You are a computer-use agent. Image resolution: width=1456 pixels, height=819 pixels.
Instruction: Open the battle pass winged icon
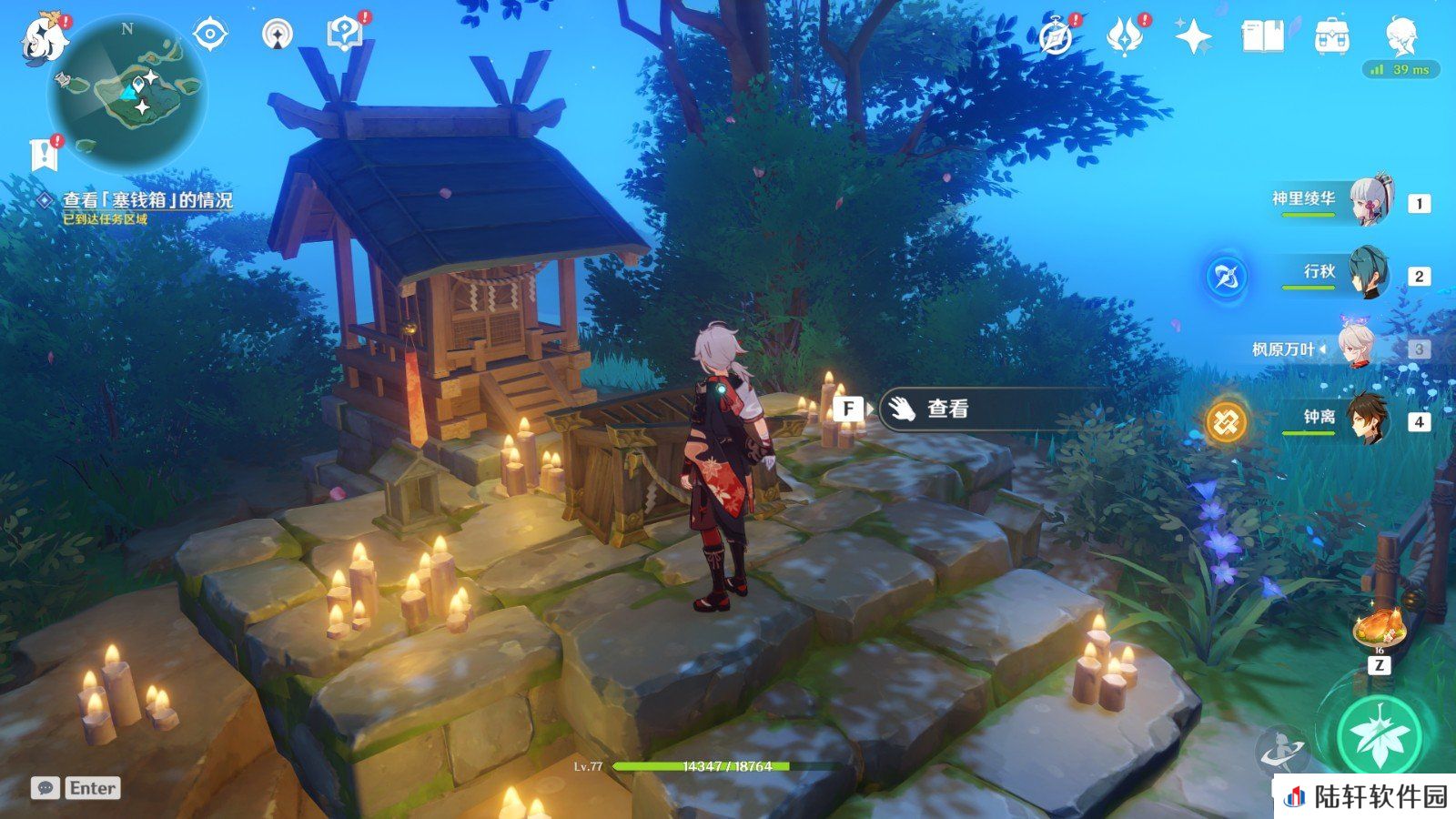tap(1125, 38)
